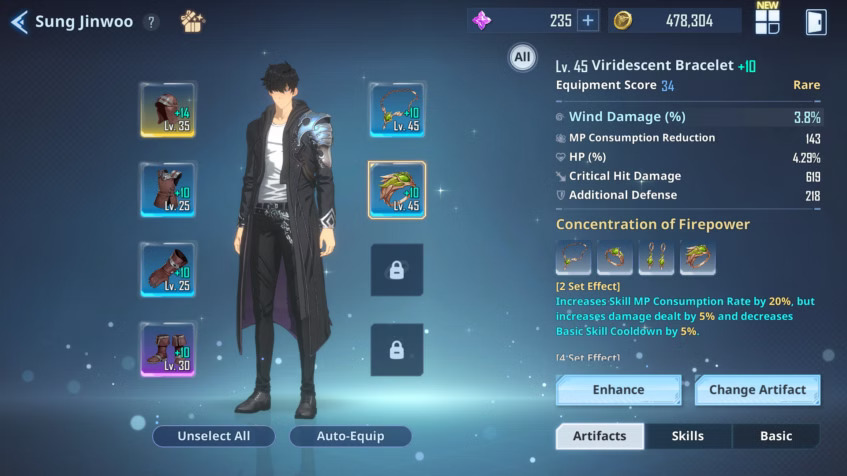
Task: Switch to the Skills tab
Action: click(x=688, y=436)
